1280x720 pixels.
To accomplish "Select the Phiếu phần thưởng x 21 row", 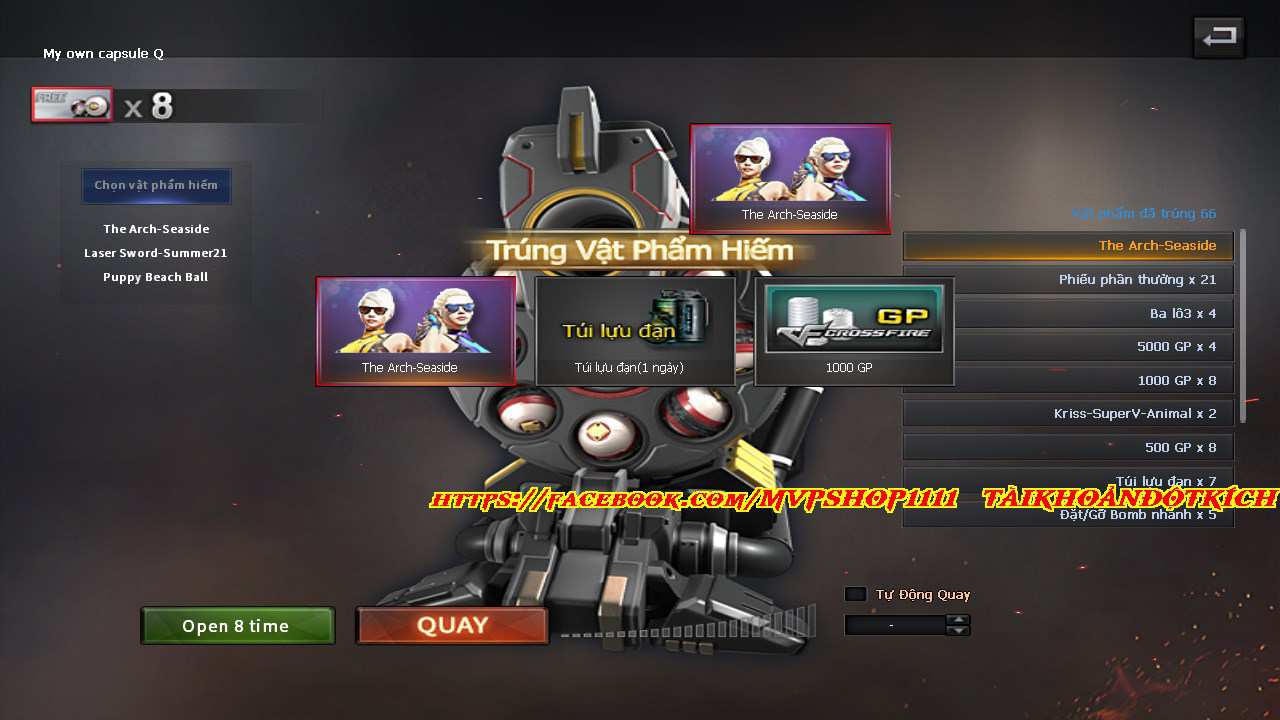I will 1068,280.
